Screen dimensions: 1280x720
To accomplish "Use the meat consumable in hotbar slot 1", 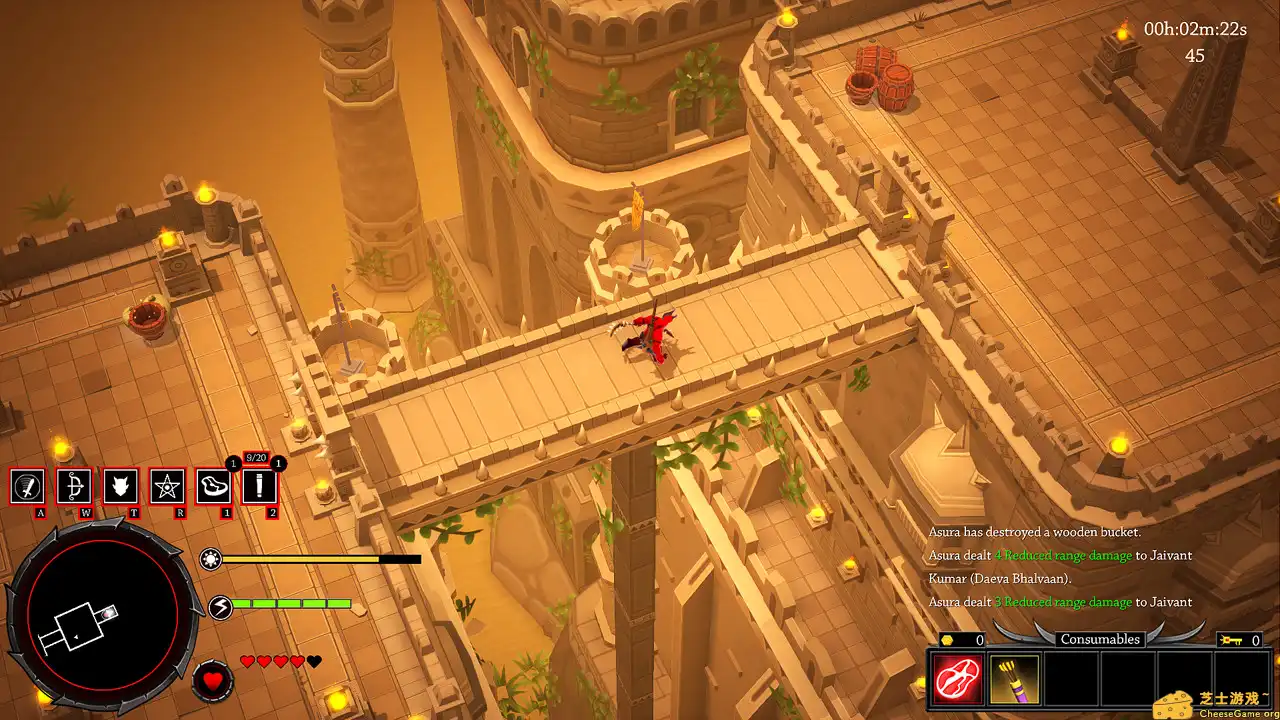I will click(x=212, y=488).
